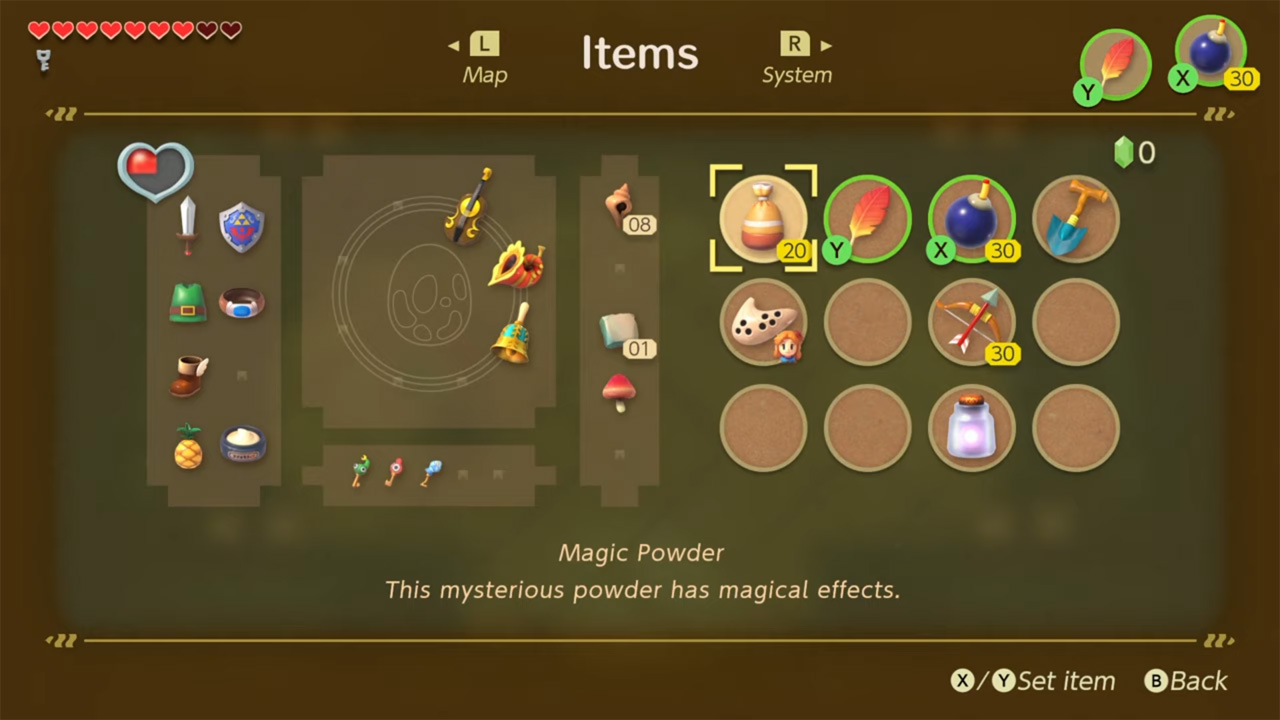Select the Ocarina instrument

[x=764, y=322]
